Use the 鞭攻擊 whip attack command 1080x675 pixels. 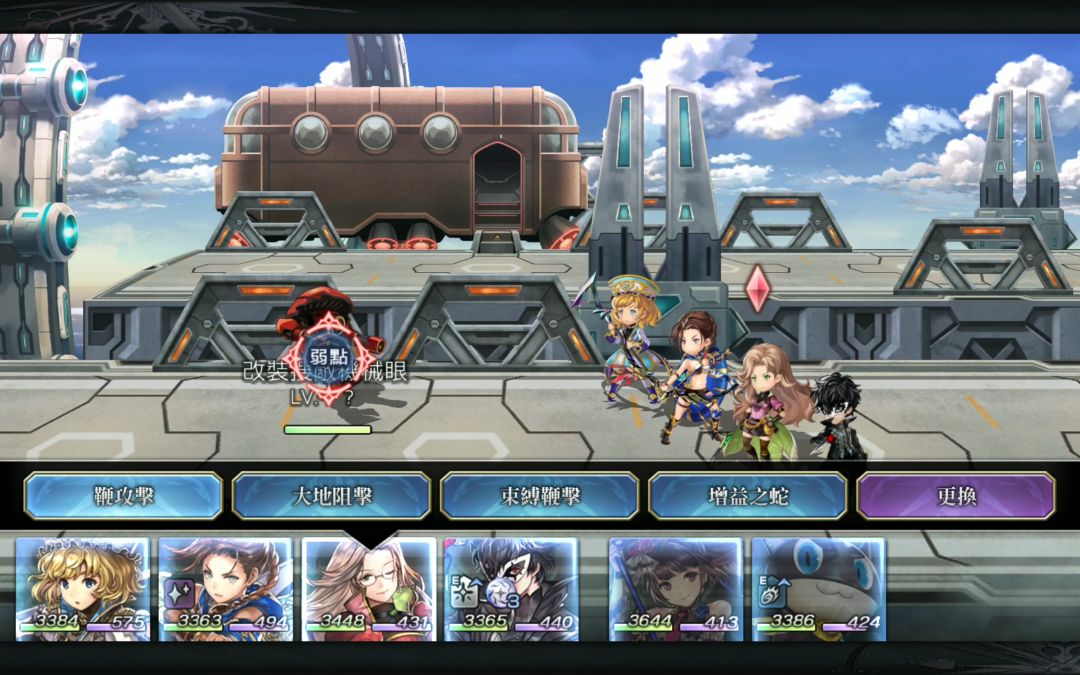[123, 496]
